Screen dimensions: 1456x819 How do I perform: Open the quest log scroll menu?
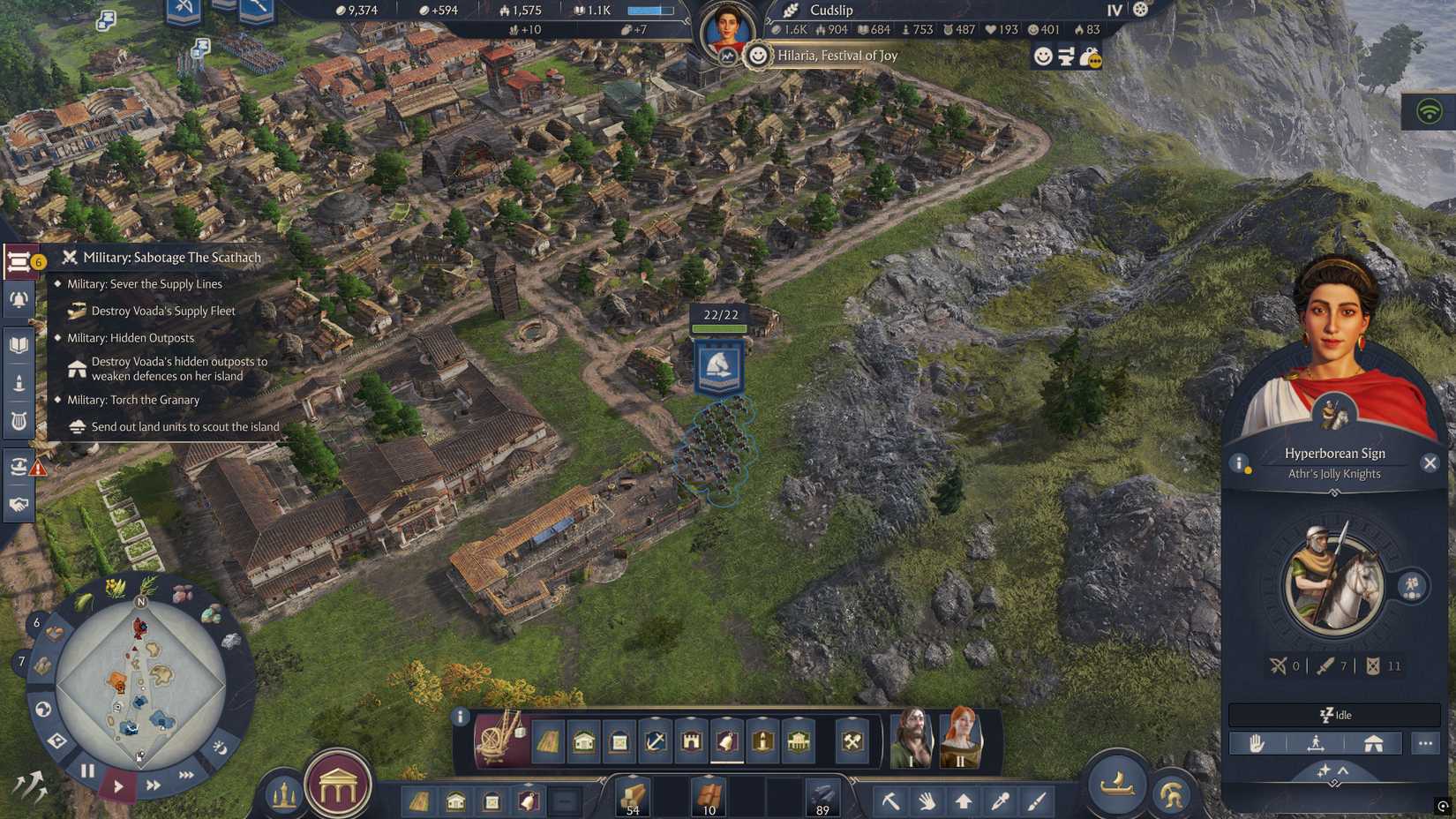[x=19, y=259]
